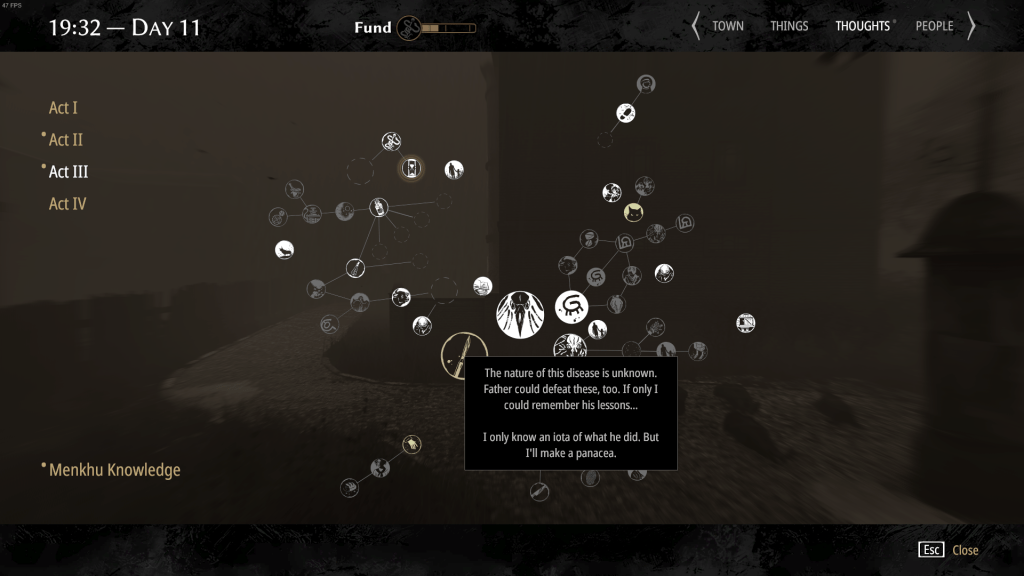Select Act III in the list

pos(68,172)
